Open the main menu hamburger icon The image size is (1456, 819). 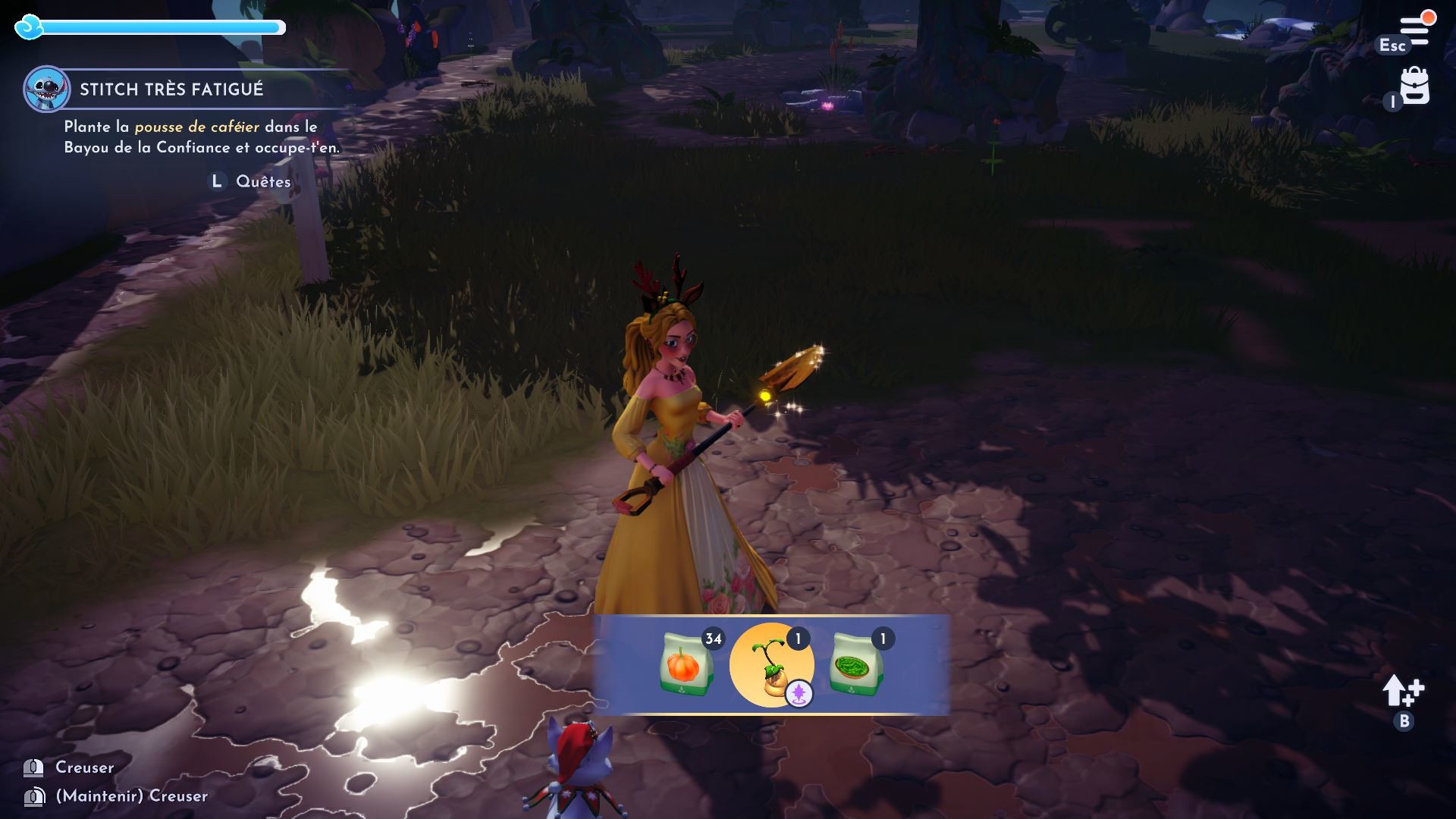1414,30
